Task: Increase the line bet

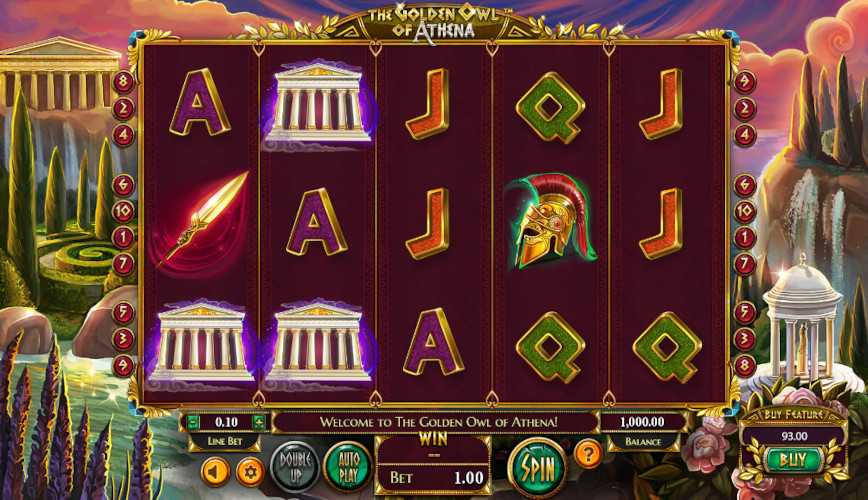Action: [260, 422]
